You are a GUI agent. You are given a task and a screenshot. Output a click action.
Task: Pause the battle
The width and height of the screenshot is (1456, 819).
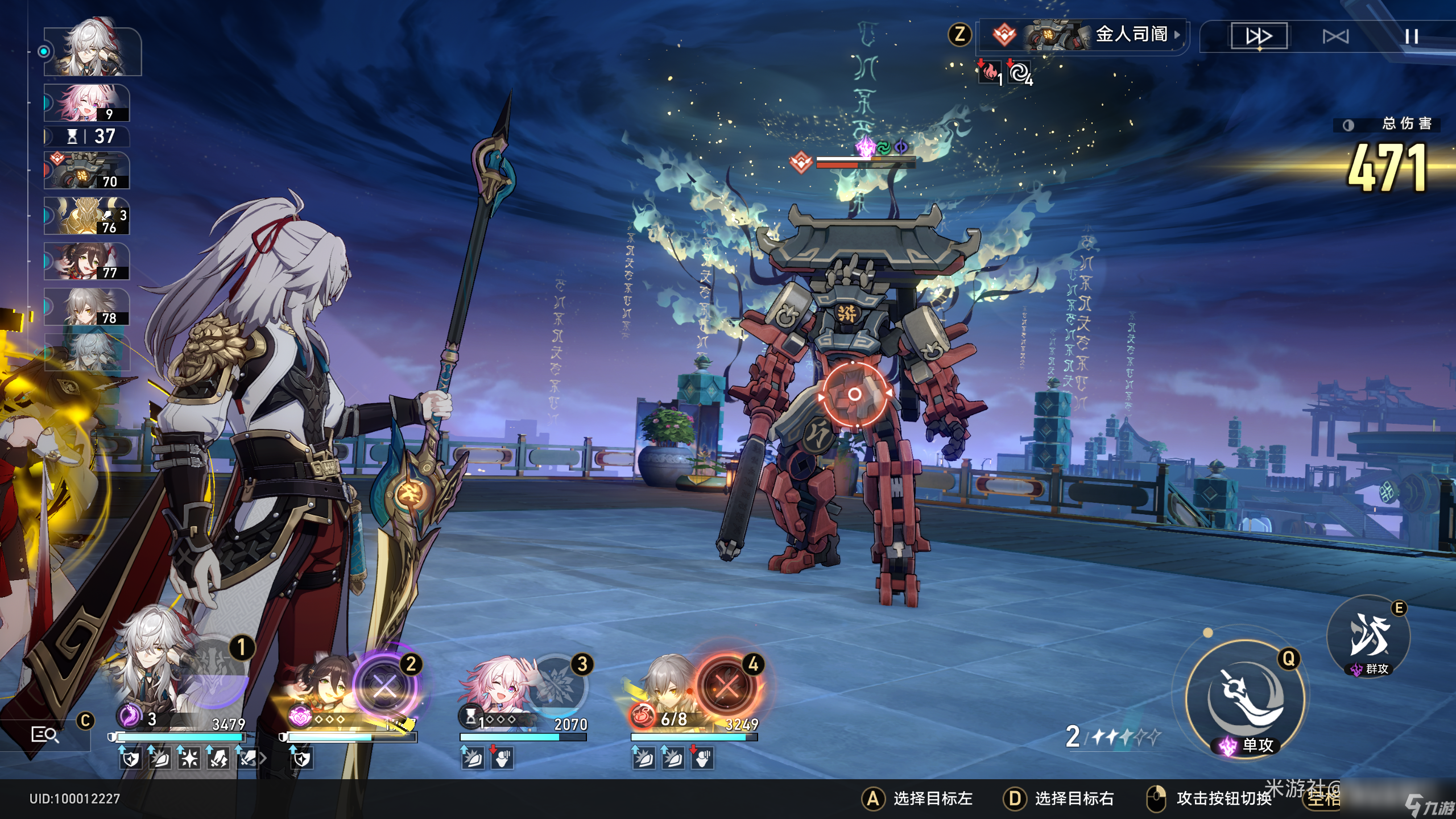1411,37
